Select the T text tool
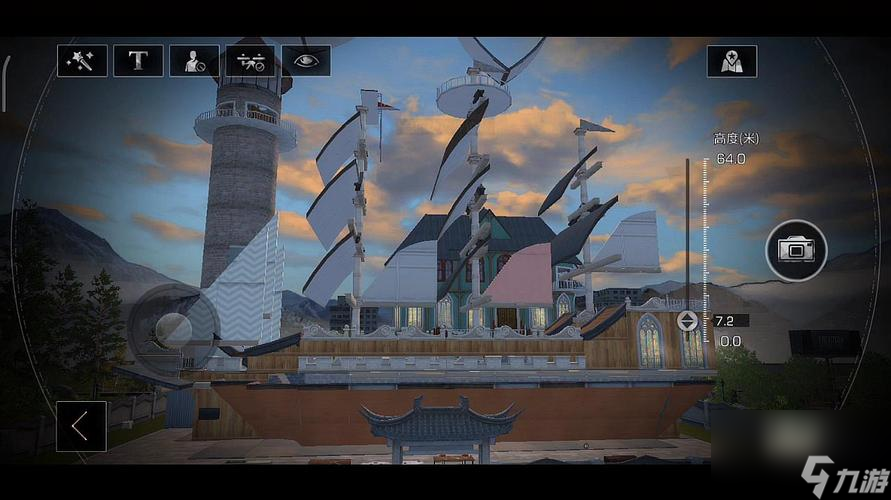 [x=138, y=61]
